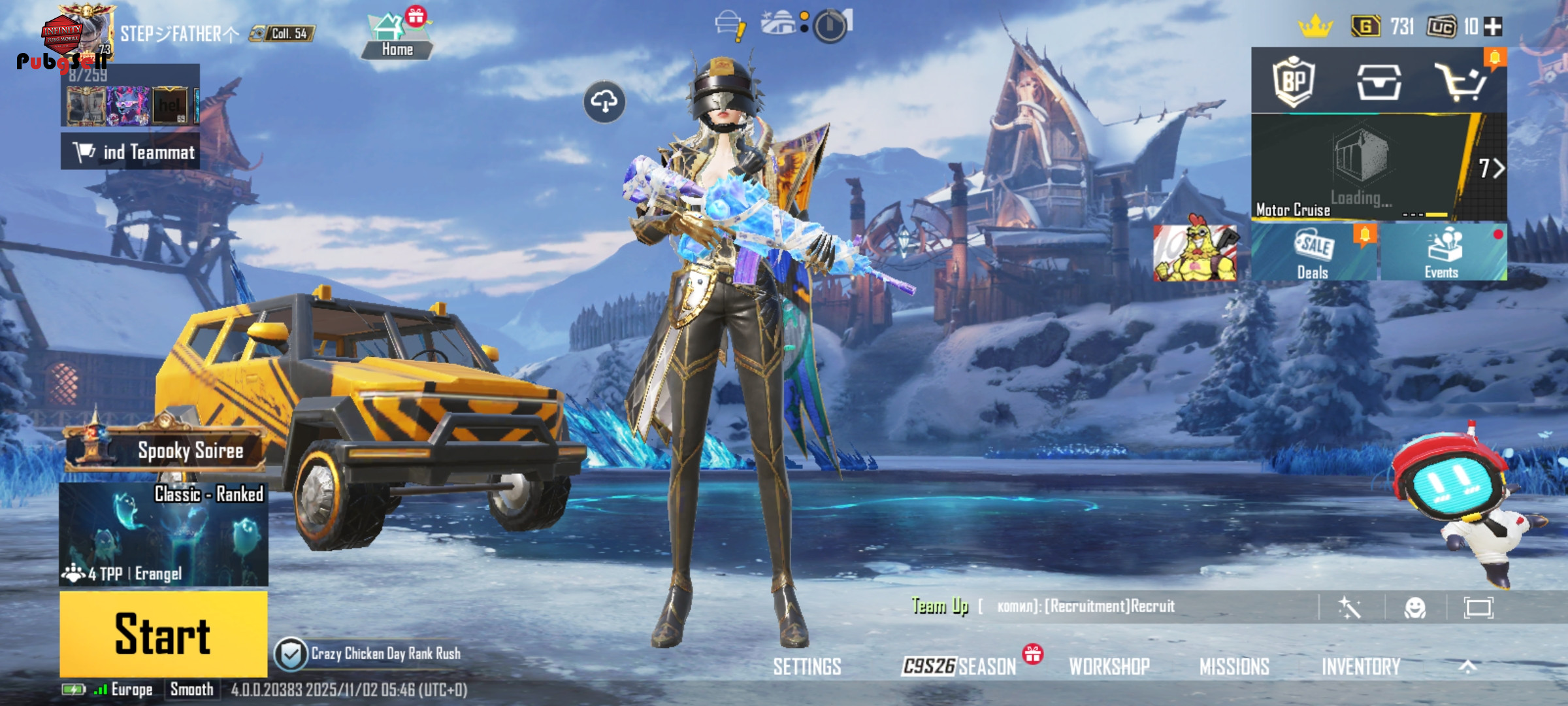
Task: Open the C9S26 Season page
Action: (x=958, y=666)
